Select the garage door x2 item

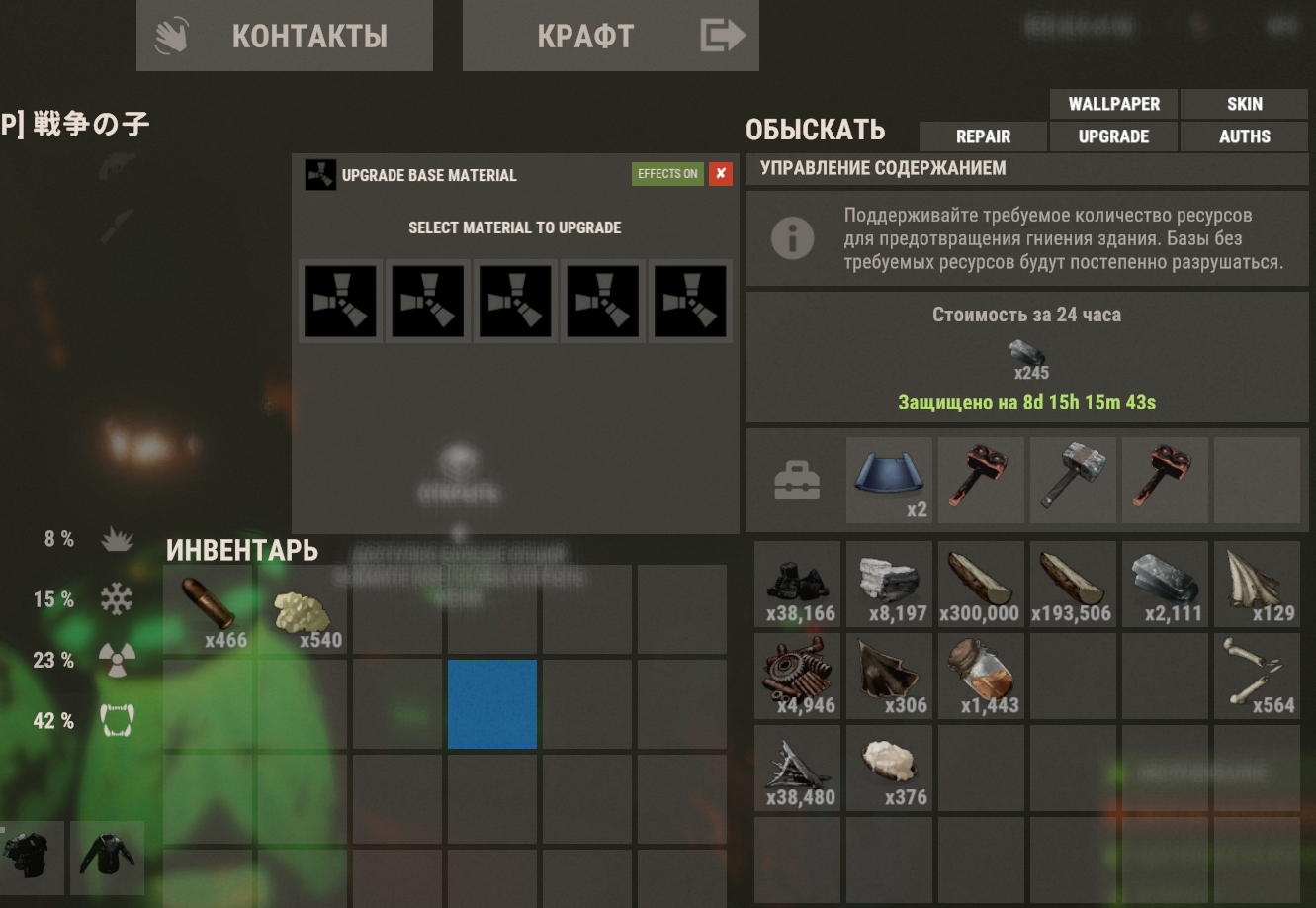point(889,481)
